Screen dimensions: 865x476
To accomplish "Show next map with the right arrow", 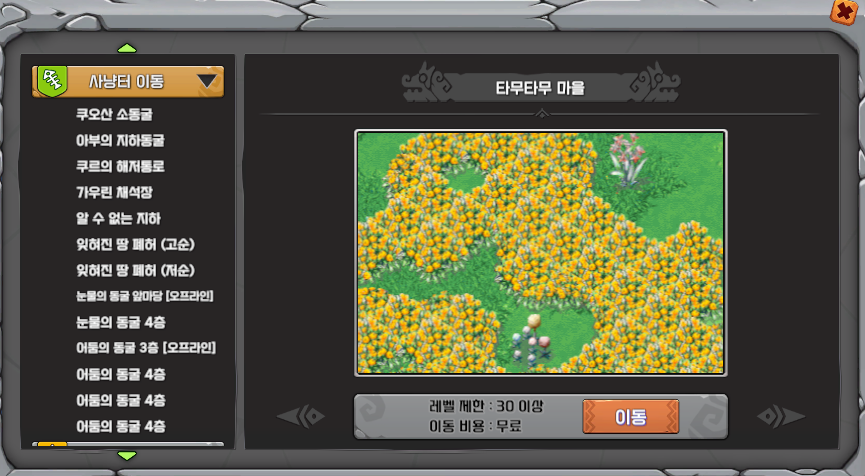I will click(x=780, y=416).
